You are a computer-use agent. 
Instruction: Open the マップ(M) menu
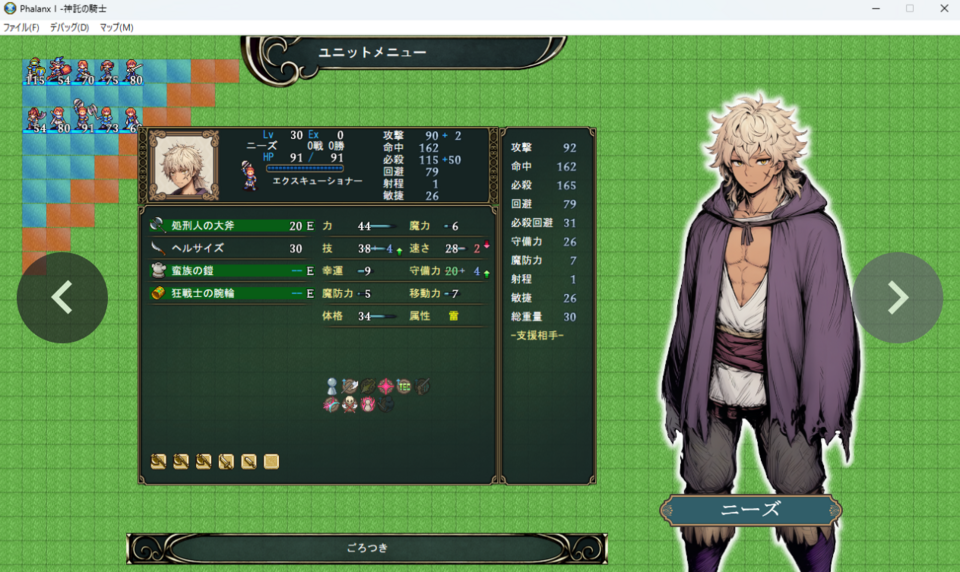pos(116,27)
